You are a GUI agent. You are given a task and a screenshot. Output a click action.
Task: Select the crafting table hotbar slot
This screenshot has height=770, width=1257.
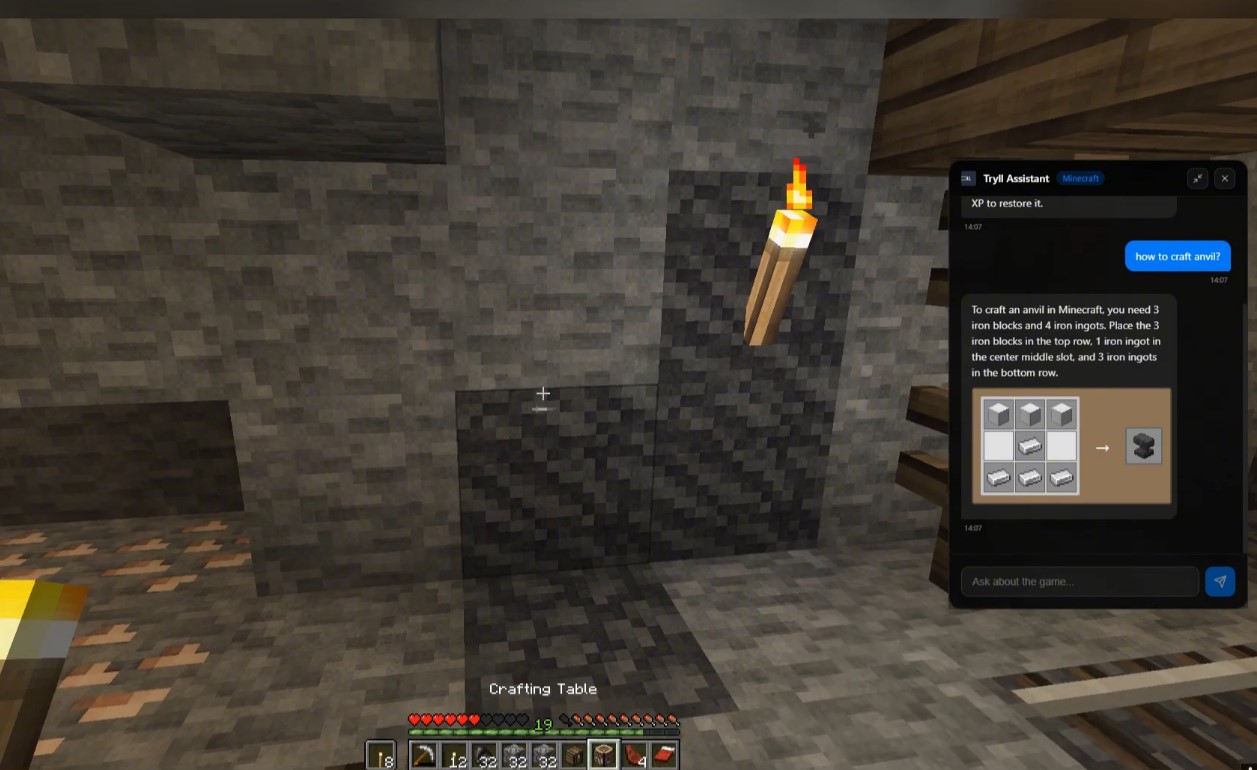click(603, 756)
